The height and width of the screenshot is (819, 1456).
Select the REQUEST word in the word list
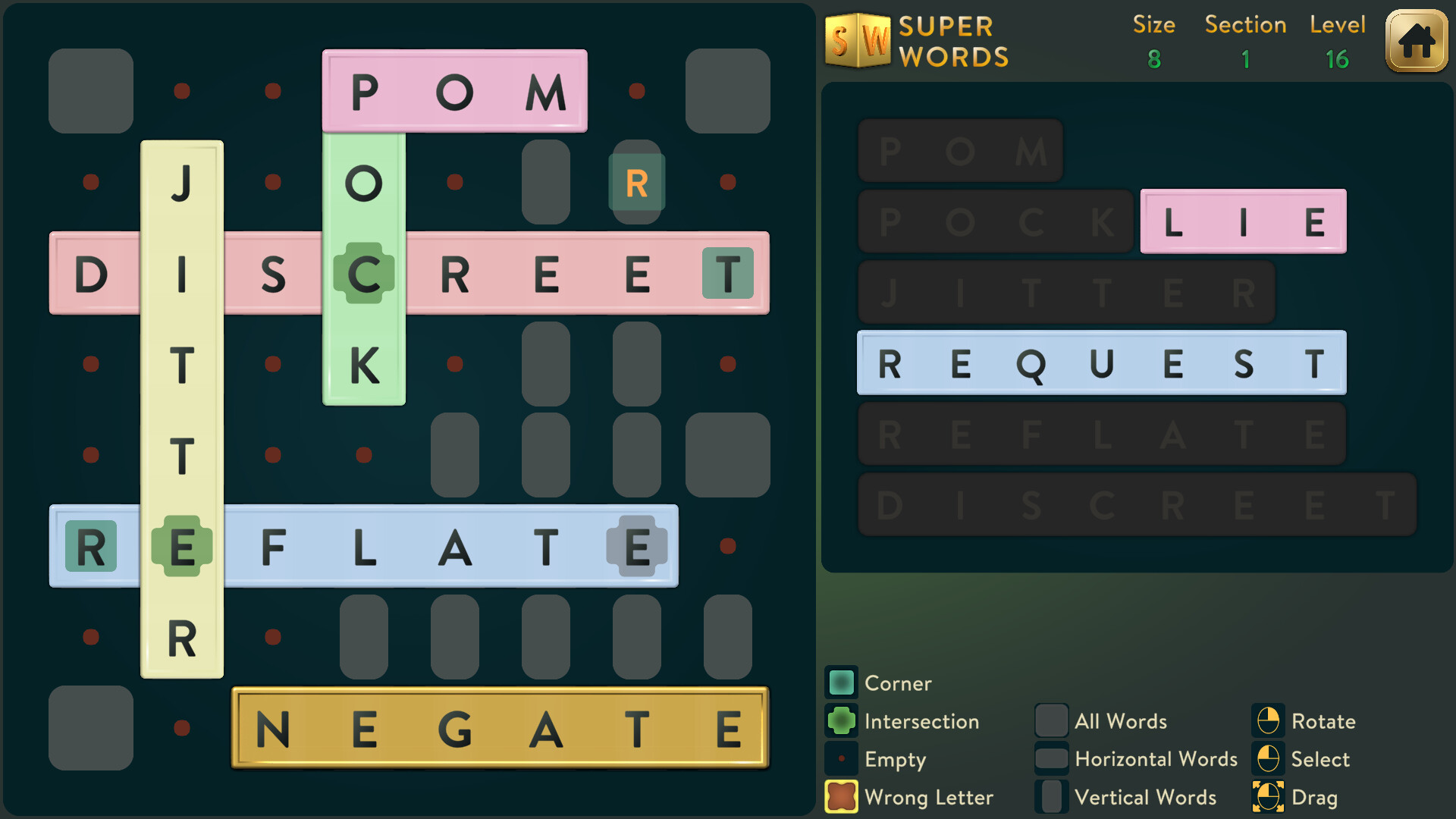tap(1100, 364)
